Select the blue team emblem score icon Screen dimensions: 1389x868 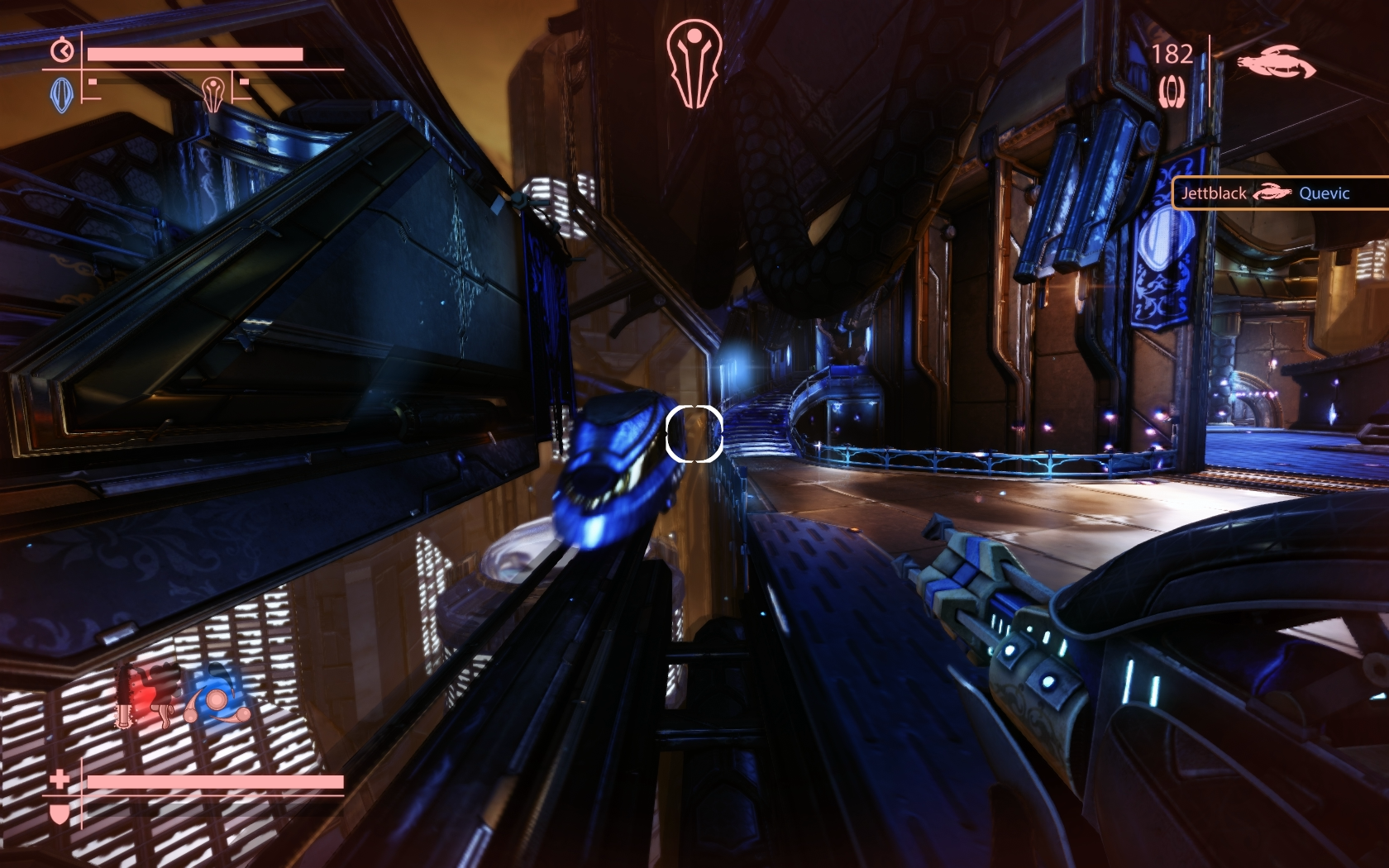62,94
